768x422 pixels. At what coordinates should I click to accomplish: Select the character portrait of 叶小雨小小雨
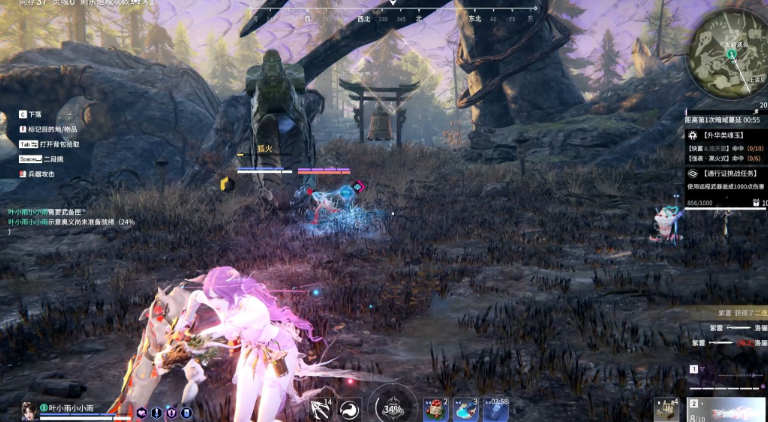pos(28,409)
